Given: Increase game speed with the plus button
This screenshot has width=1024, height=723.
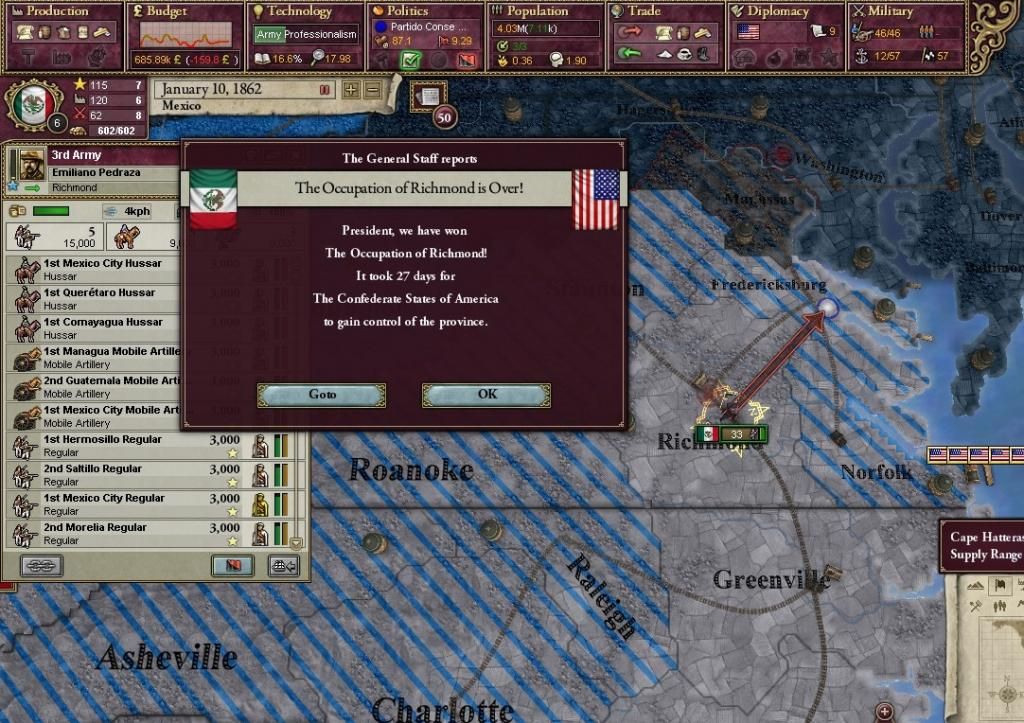Looking at the screenshot, I should click(x=351, y=90).
